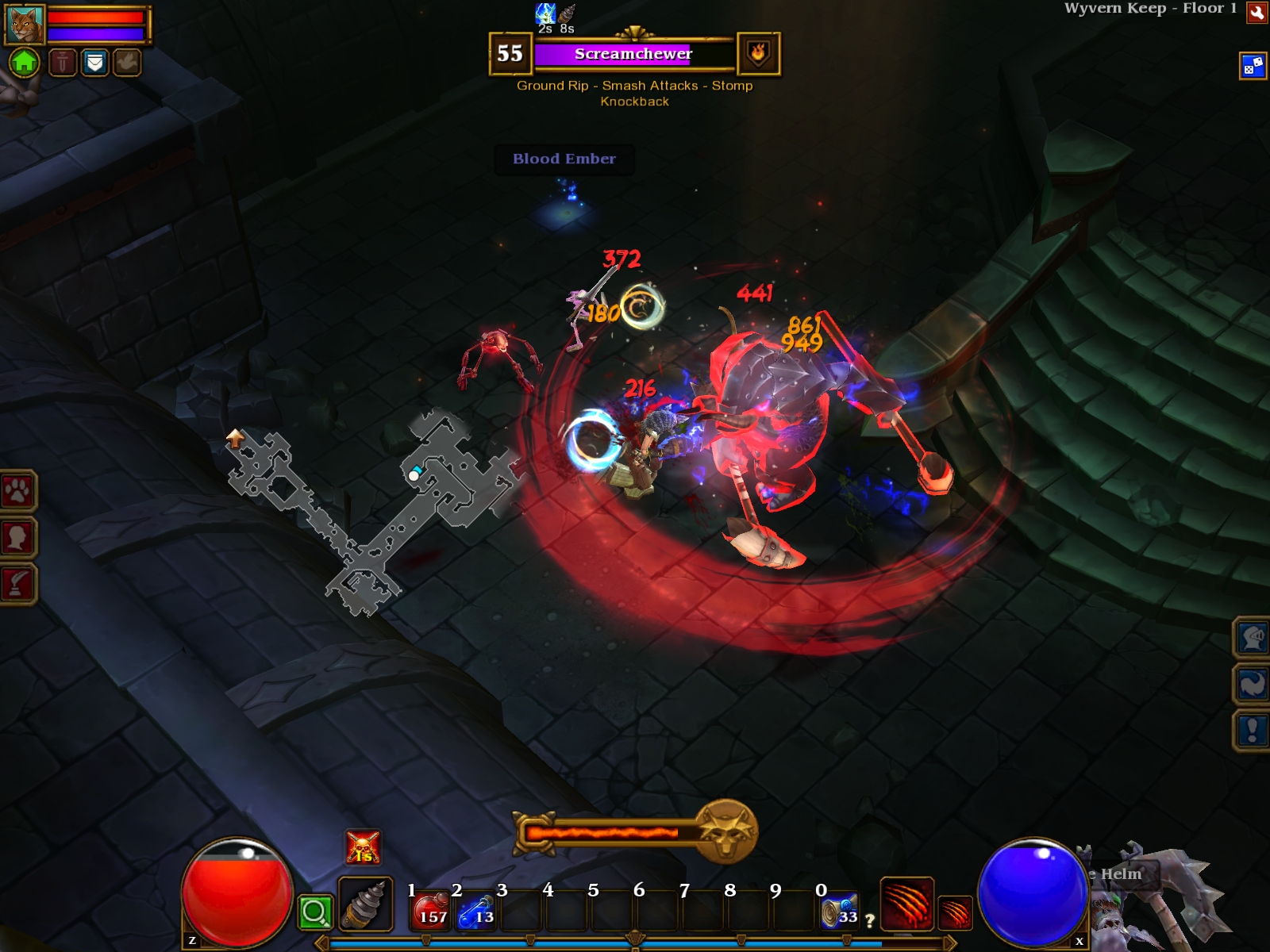Open the knight helmet panel button
1270x952 pixels.
coord(1252,637)
